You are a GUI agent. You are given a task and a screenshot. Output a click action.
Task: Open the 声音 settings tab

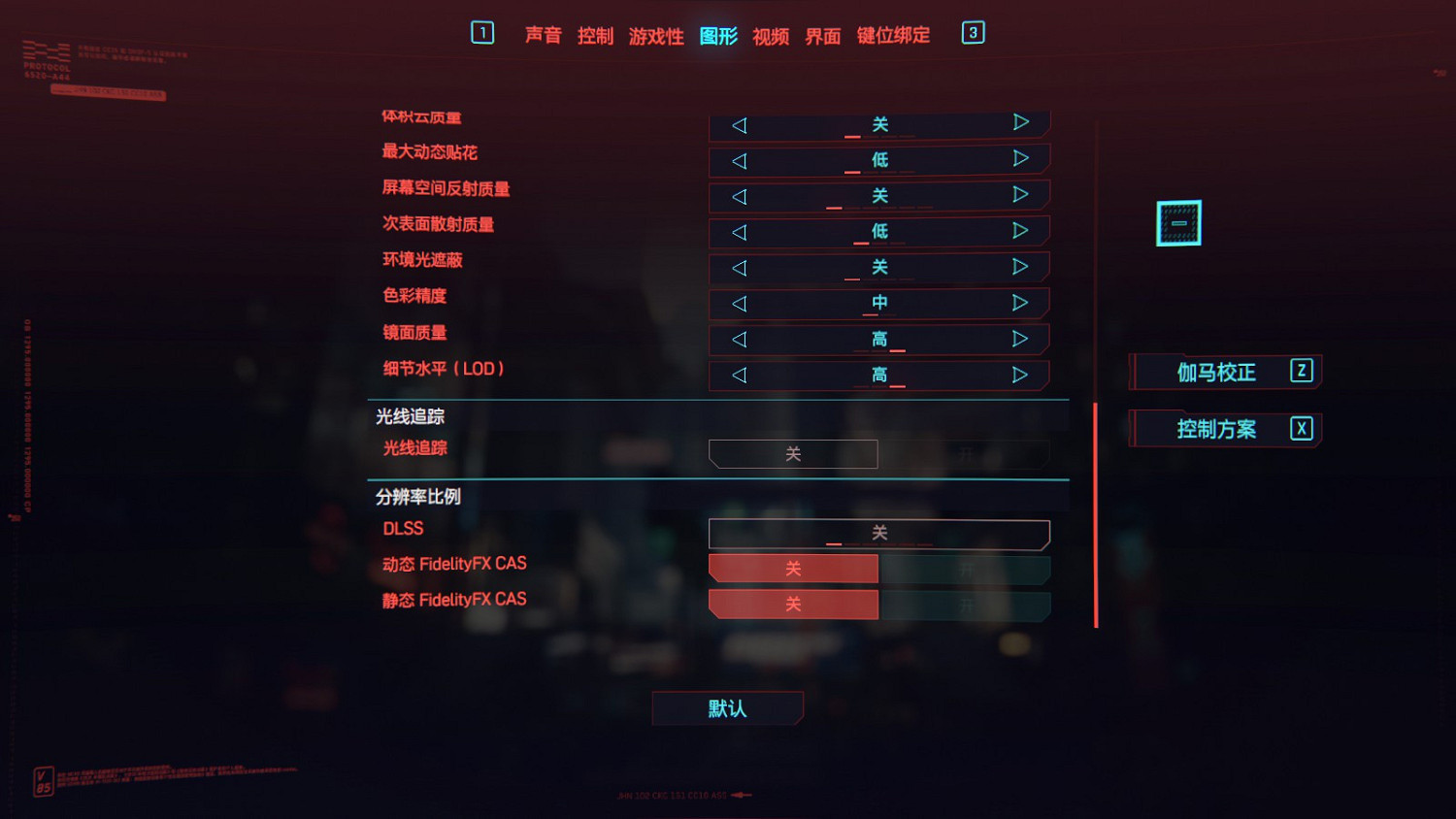point(544,35)
